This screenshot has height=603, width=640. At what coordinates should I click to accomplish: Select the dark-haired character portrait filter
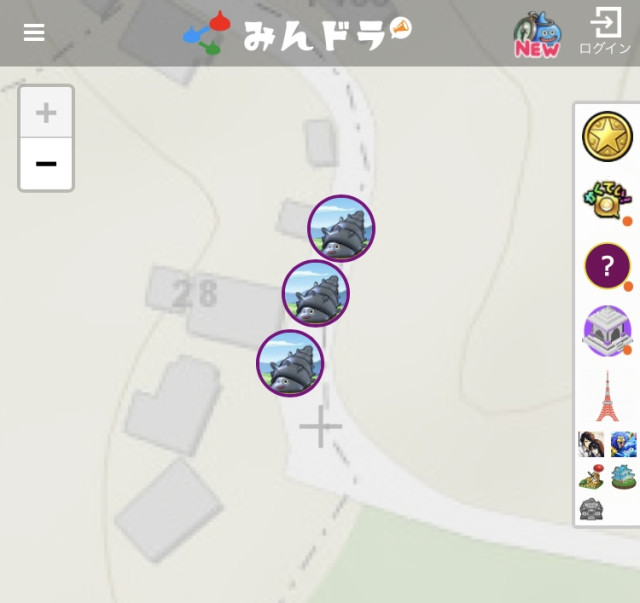pyautogui.click(x=591, y=444)
